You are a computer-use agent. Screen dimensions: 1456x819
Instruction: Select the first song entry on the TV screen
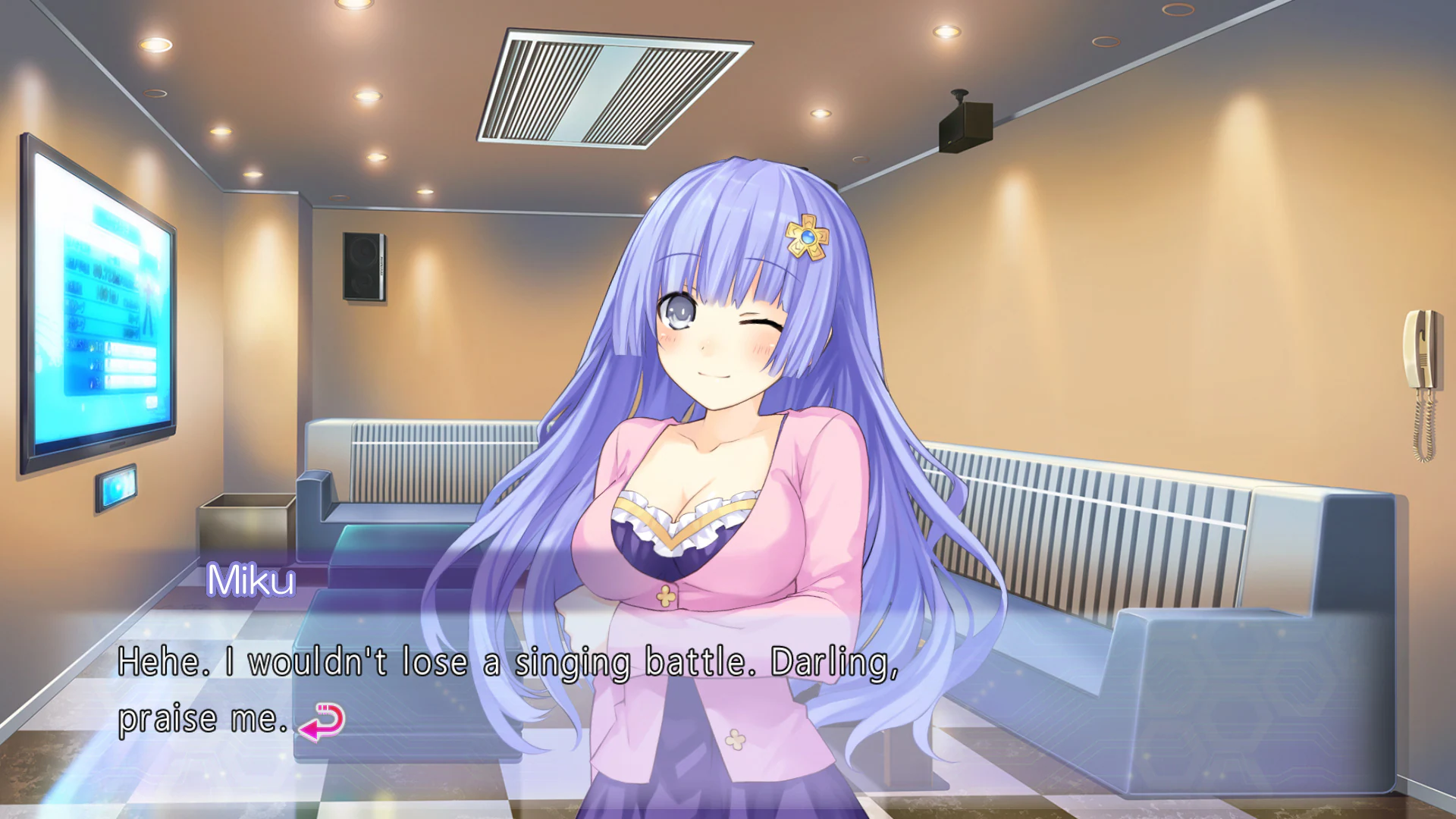click(x=130, y=350)
